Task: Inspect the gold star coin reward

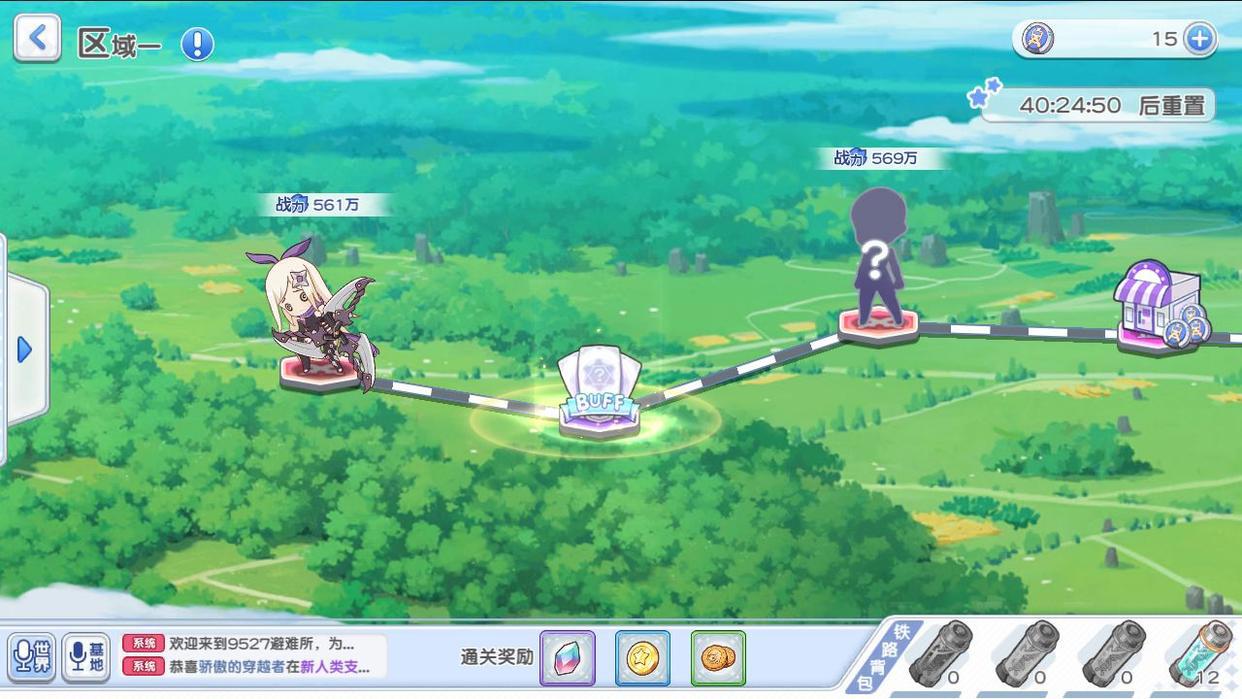Action: [642, 657]
